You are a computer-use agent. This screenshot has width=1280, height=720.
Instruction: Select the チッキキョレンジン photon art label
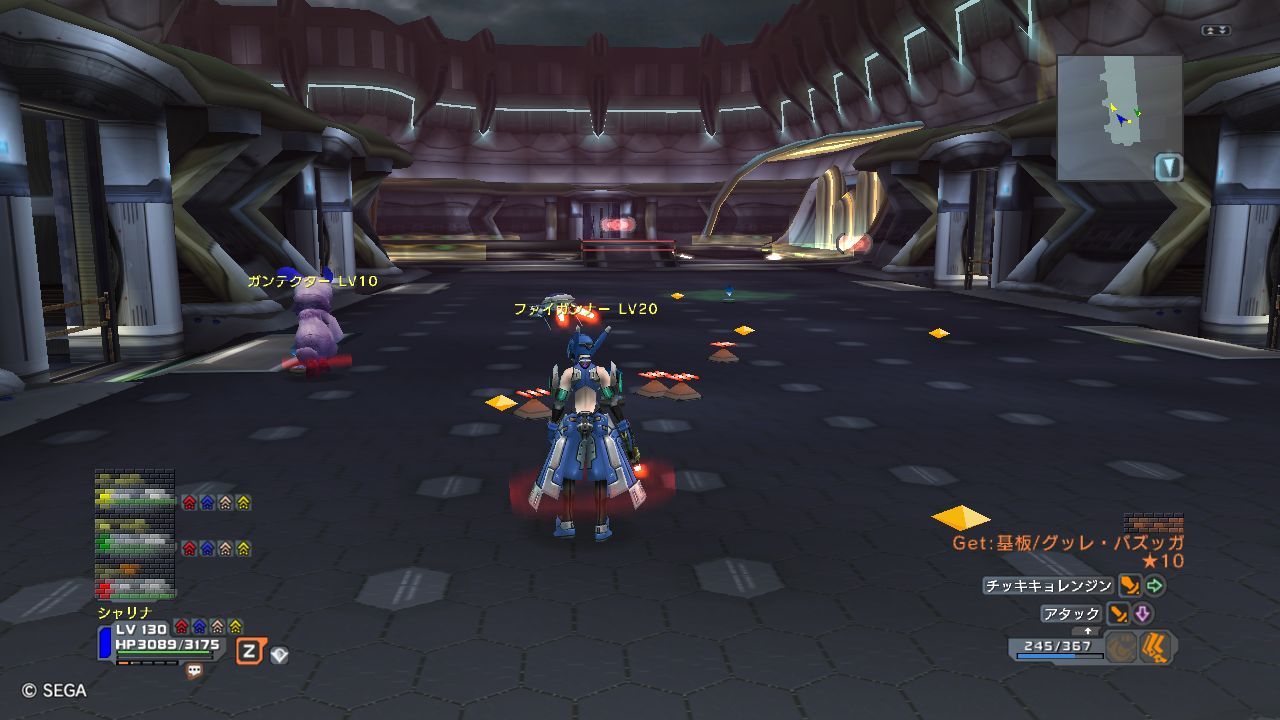click(x=1048, y=586)
